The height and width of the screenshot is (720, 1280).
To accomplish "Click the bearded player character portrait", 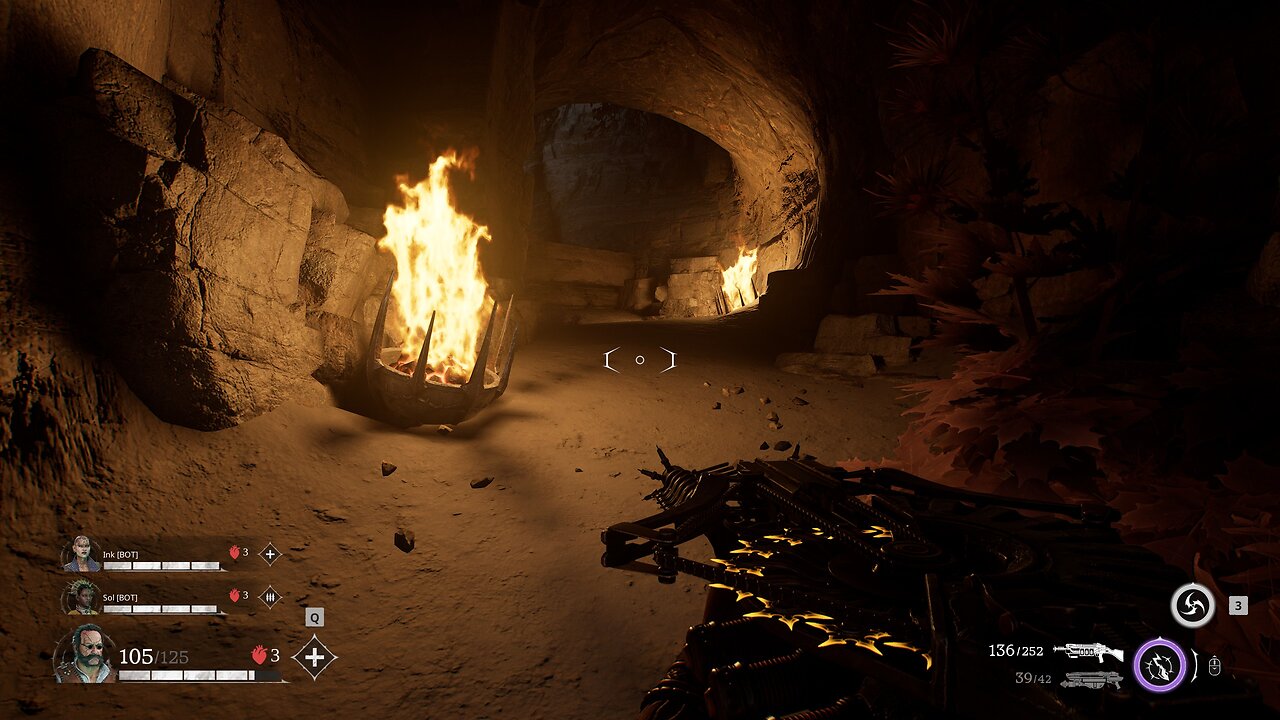I will 83,655.
